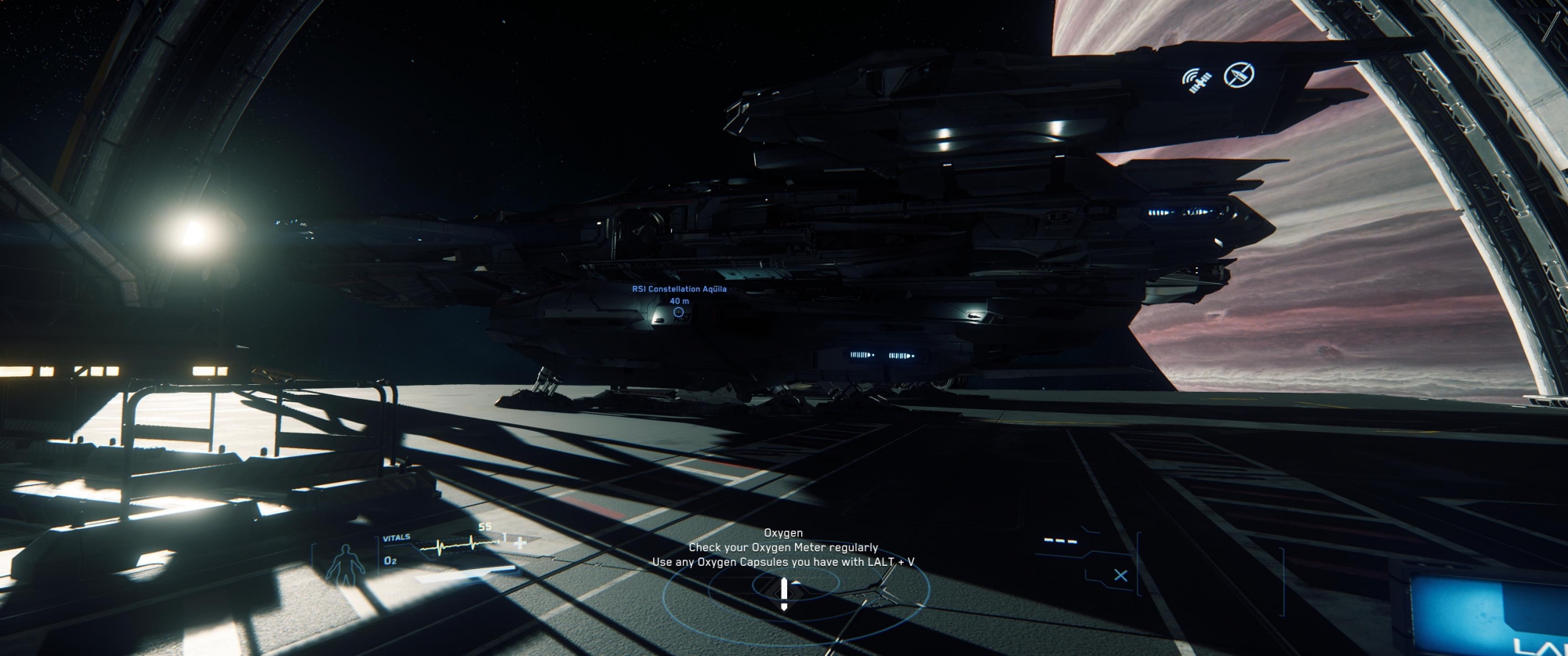Click the crossed-out bullet no-weapons icon
1568x656 pixels.
coord(1240,75)
